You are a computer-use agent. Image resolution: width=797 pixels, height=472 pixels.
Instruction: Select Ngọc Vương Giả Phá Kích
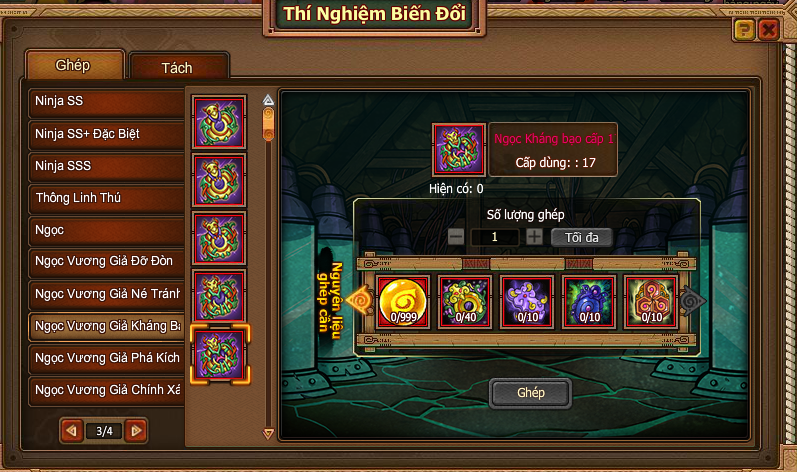(x=106, y=357)
